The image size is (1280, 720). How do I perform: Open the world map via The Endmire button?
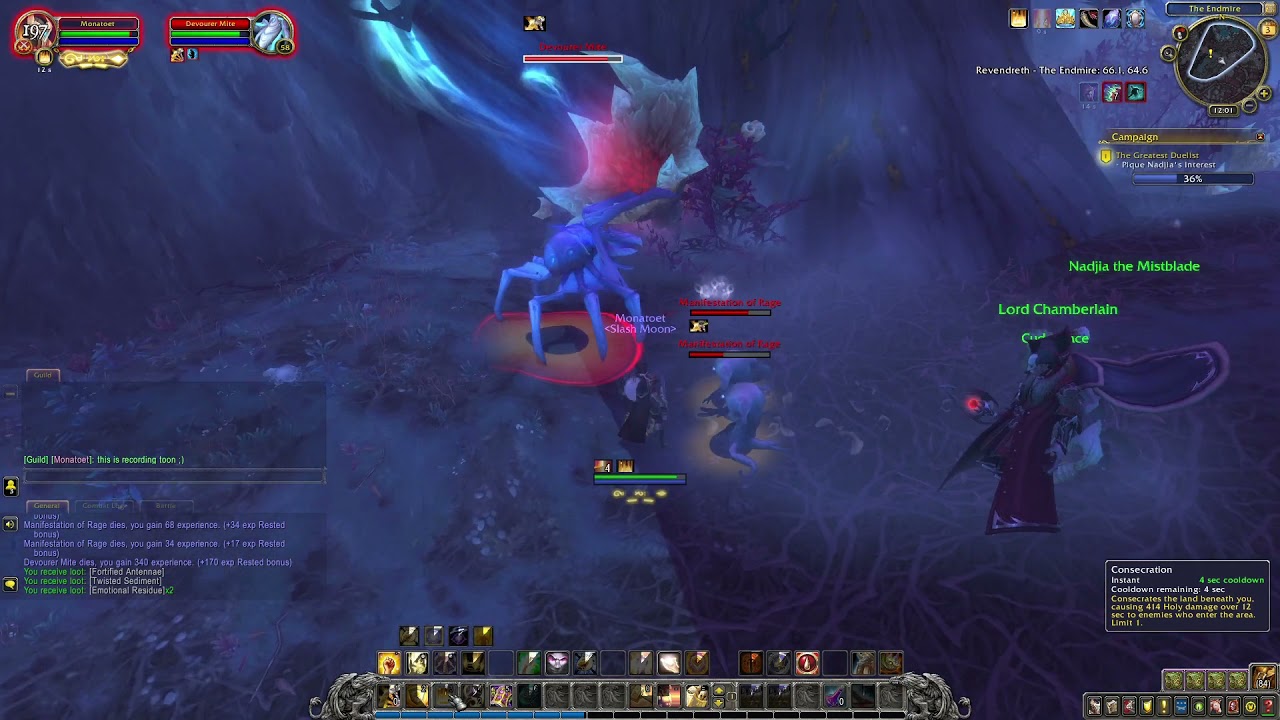[x=1214, y=9]
